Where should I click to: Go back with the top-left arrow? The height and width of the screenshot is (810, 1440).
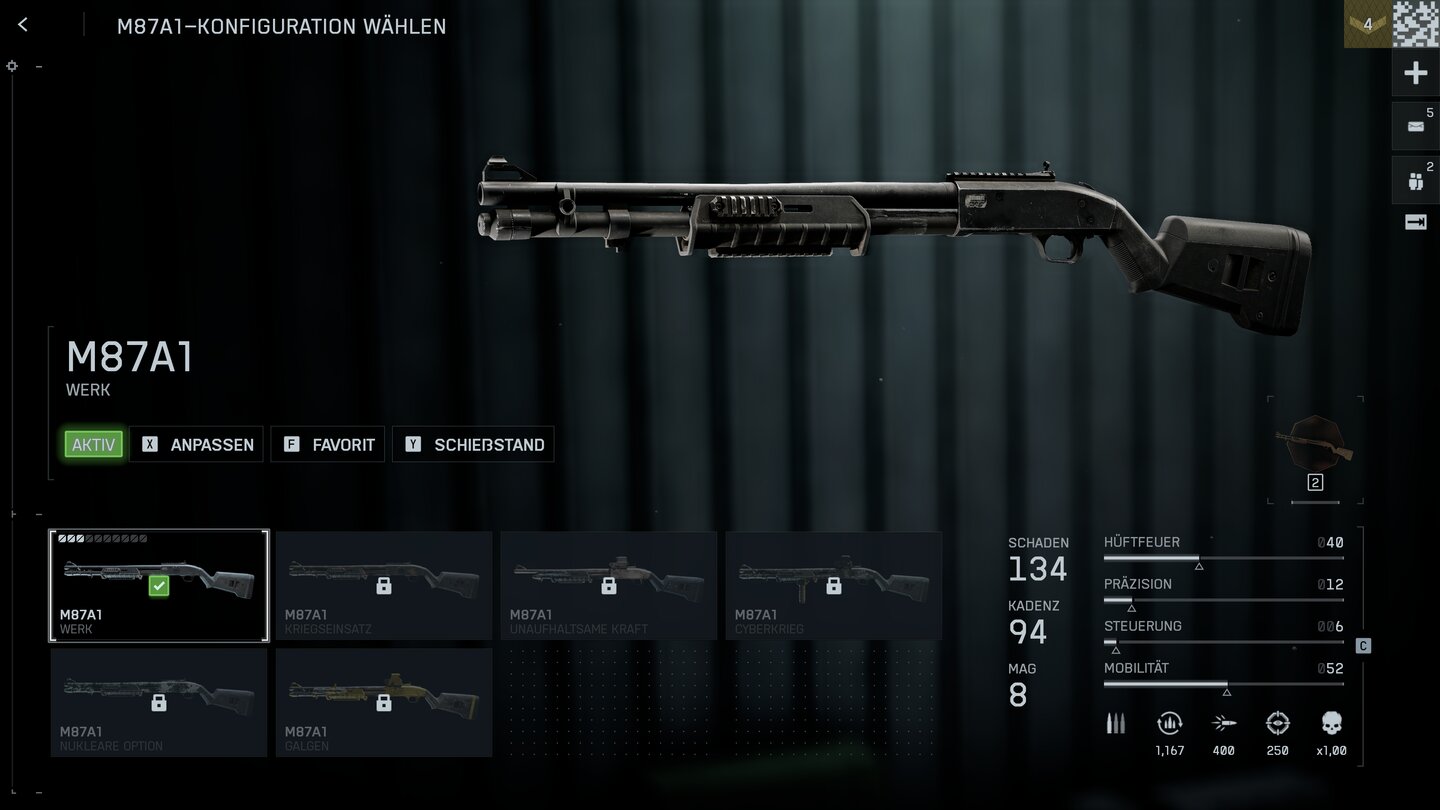coord(23,25)
